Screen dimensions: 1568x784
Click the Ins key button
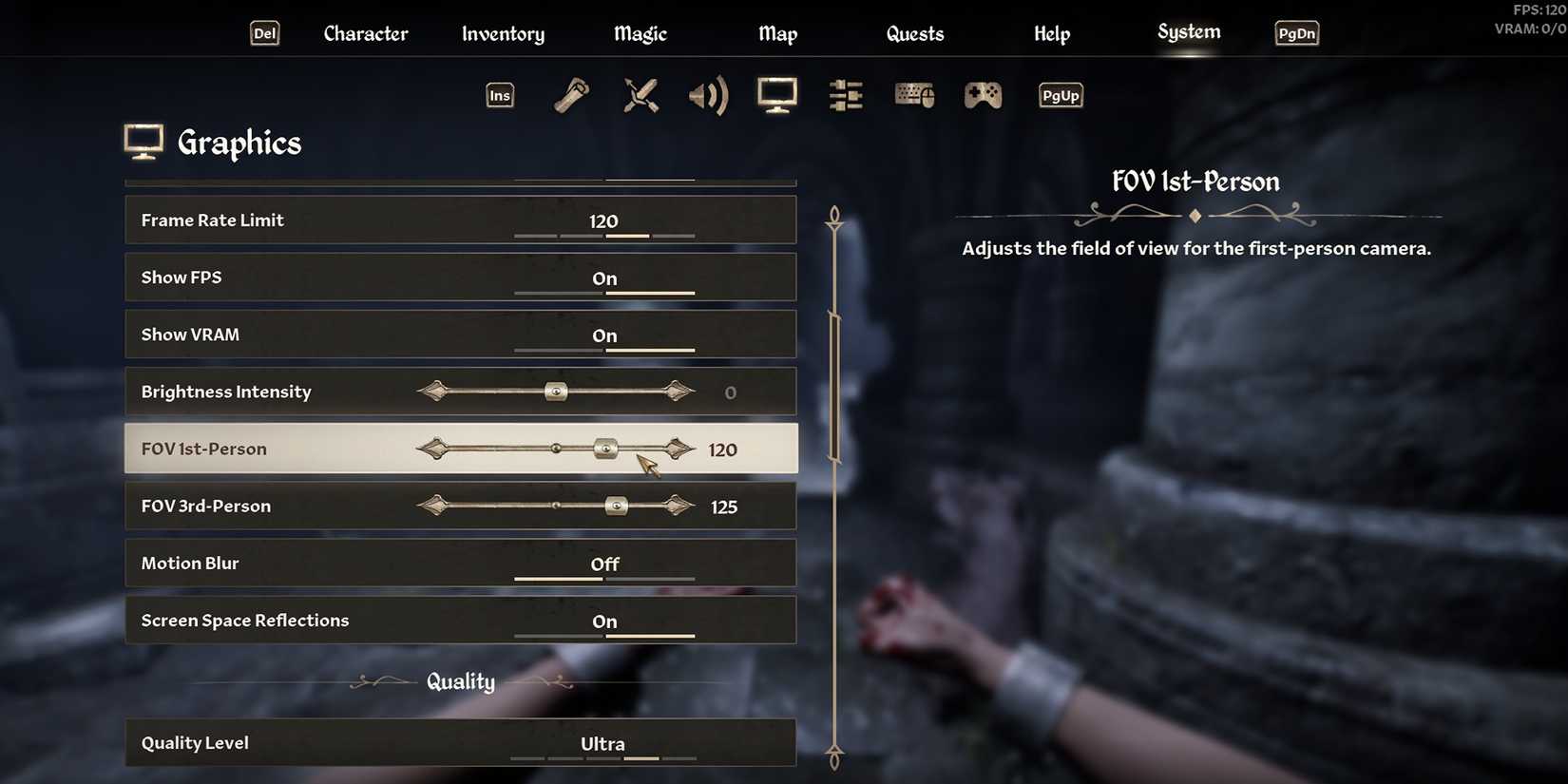[499, 95]
